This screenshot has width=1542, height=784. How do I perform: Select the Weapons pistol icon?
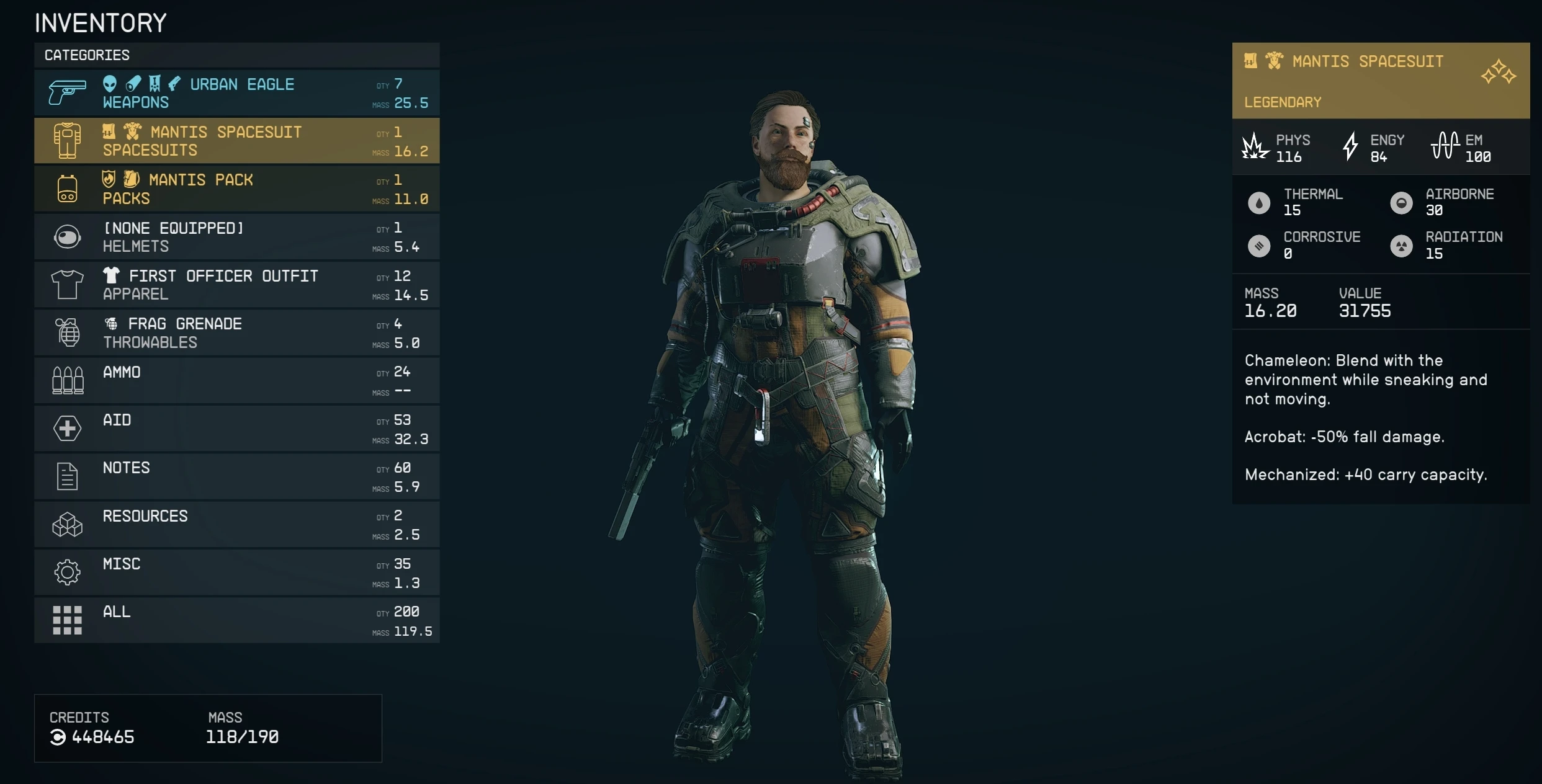click(x=66, y=92)
